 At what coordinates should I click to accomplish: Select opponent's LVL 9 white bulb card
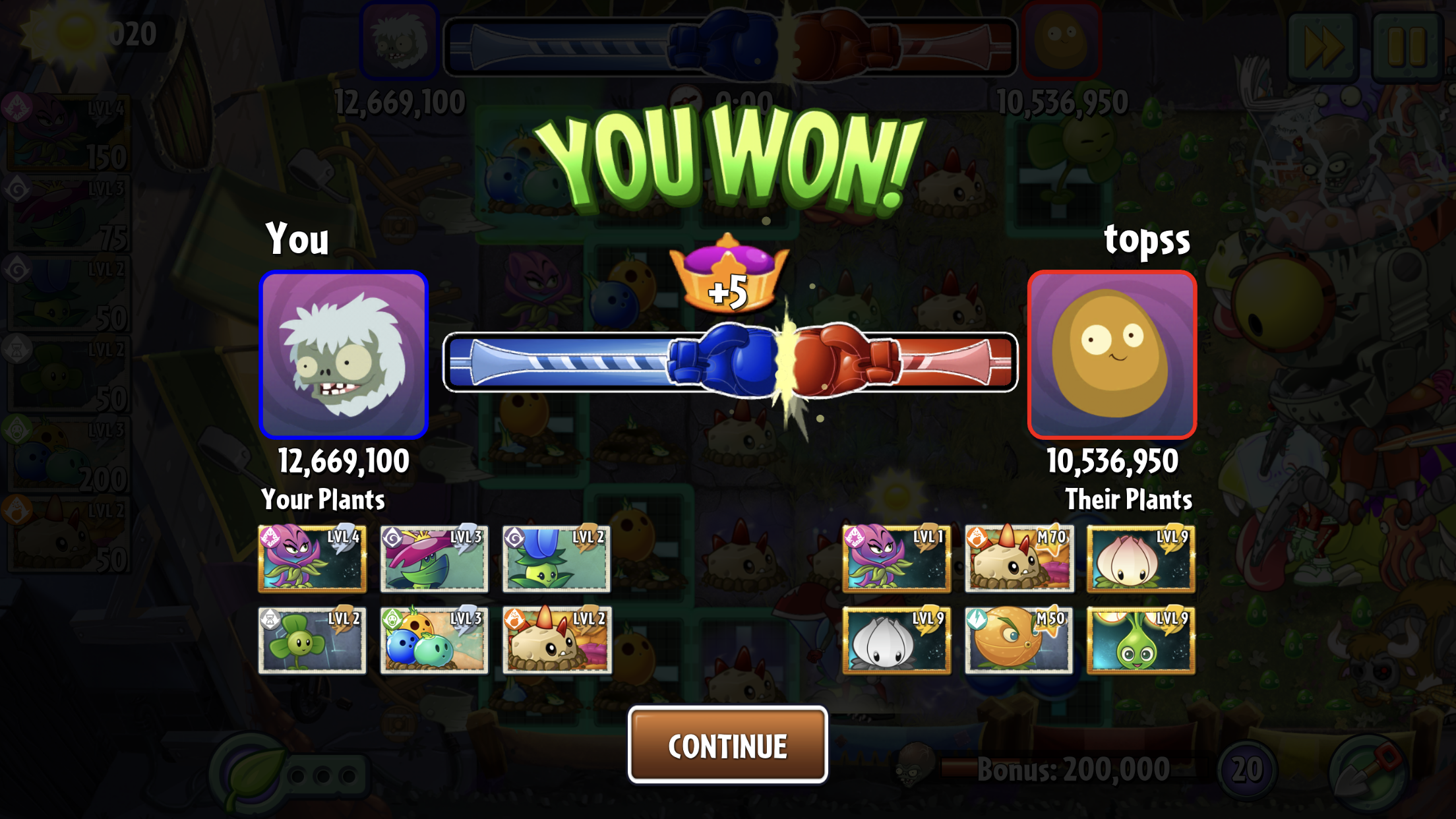(896, 640)
